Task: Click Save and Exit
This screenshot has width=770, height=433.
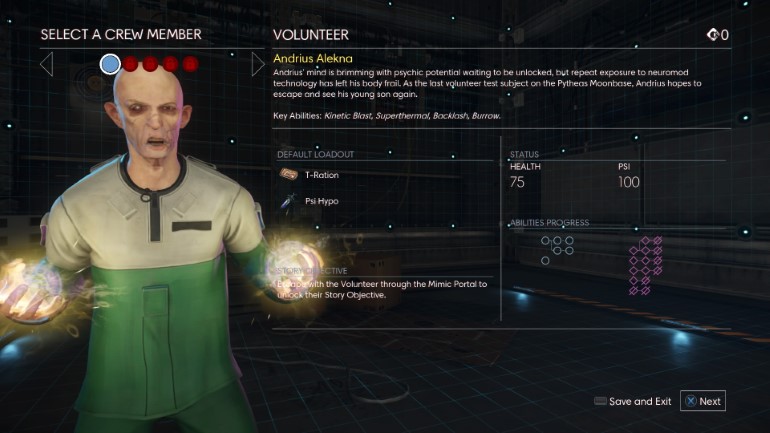Action: [x=632, y=401]
